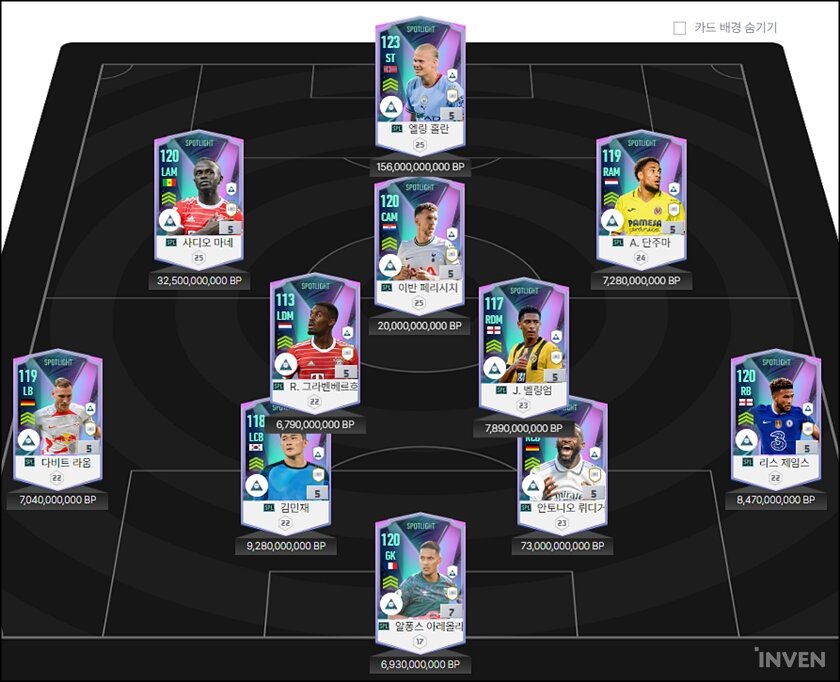Choose the J. 벨링엄 RDM card
Image resolution: width=840 pixels, height=682 pixels.
point(523,342)
